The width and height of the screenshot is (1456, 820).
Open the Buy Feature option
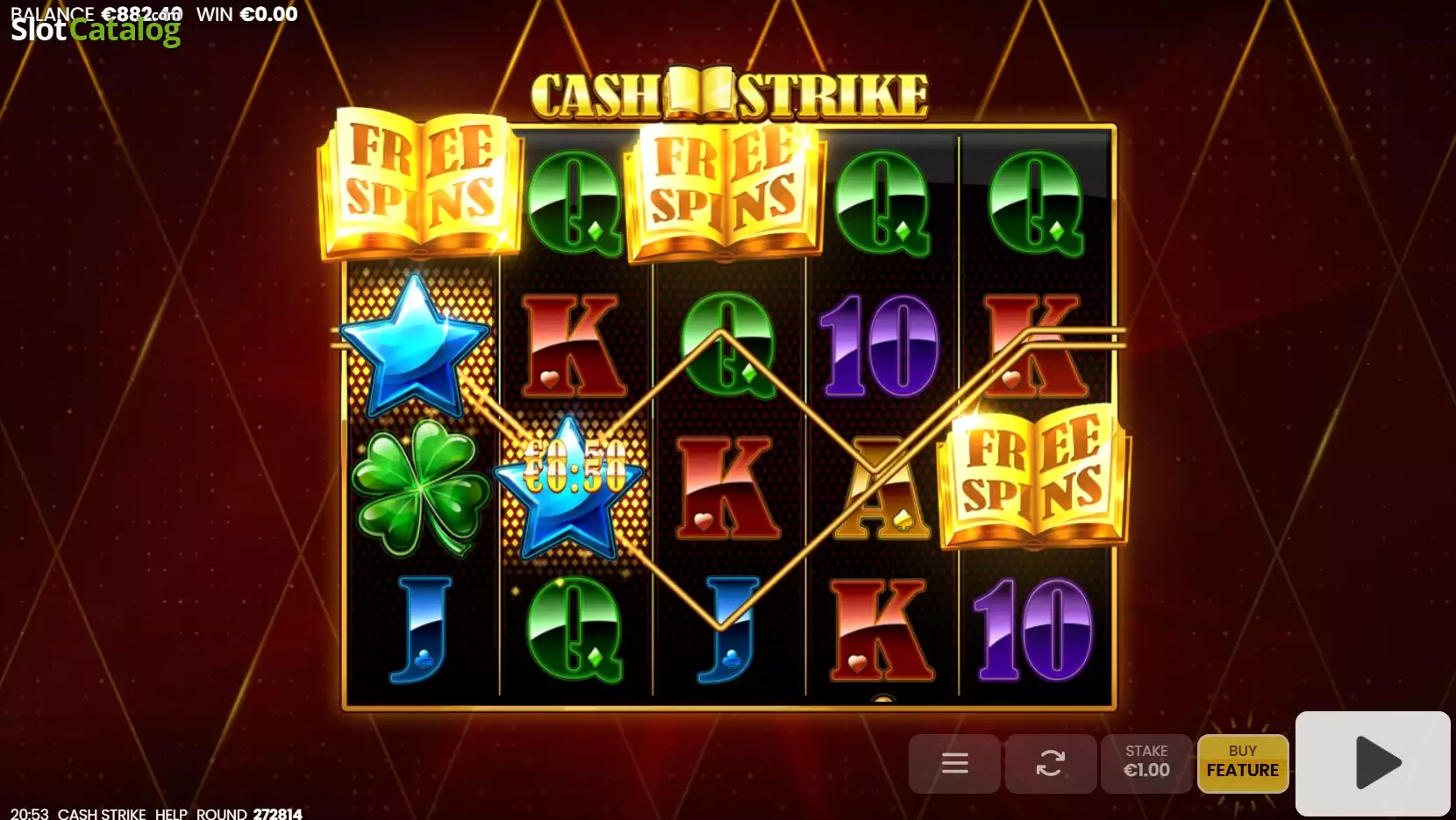click(x=1242, y=763)
